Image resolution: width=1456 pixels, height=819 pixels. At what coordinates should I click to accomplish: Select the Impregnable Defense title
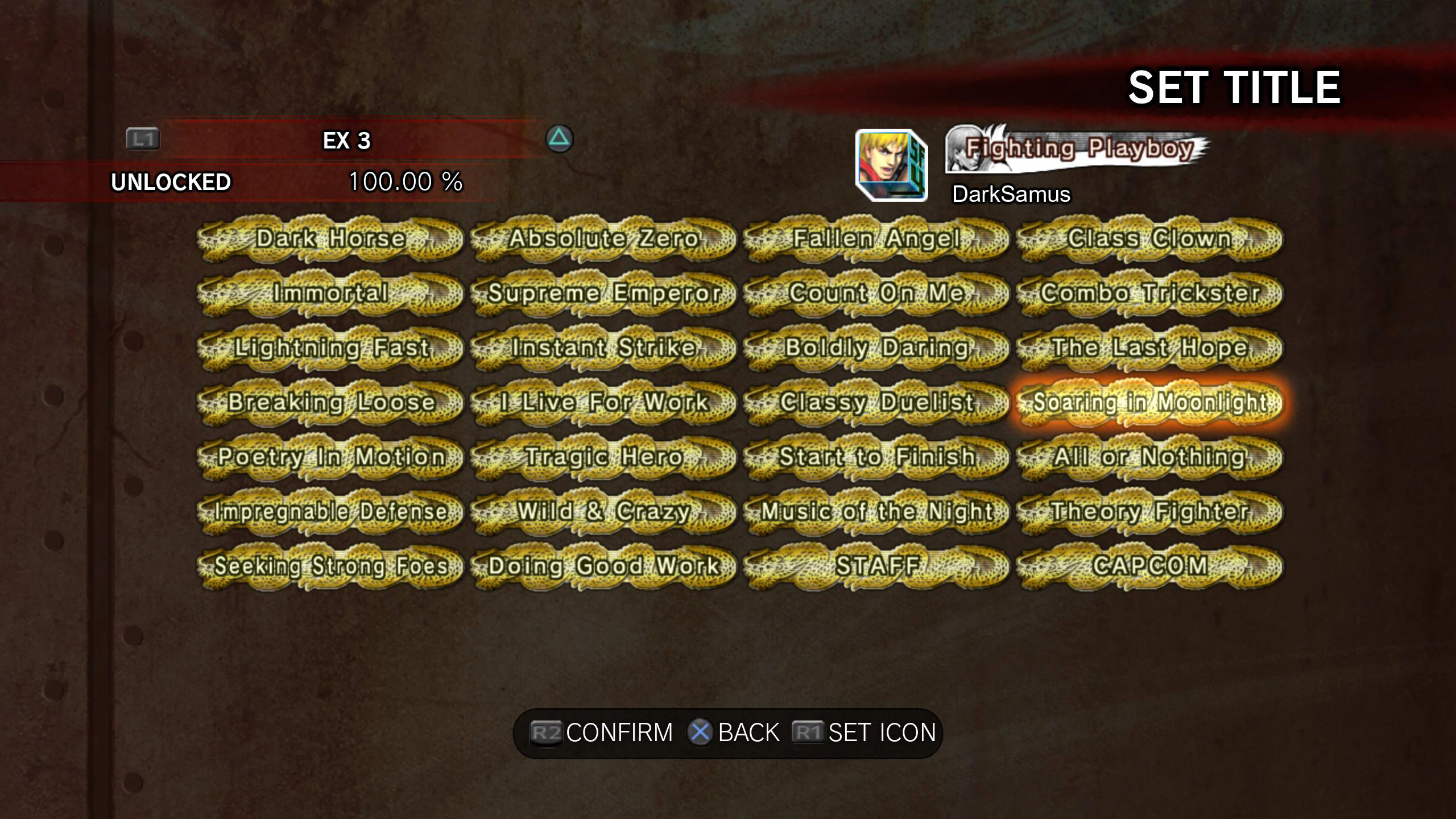[330, 512]
